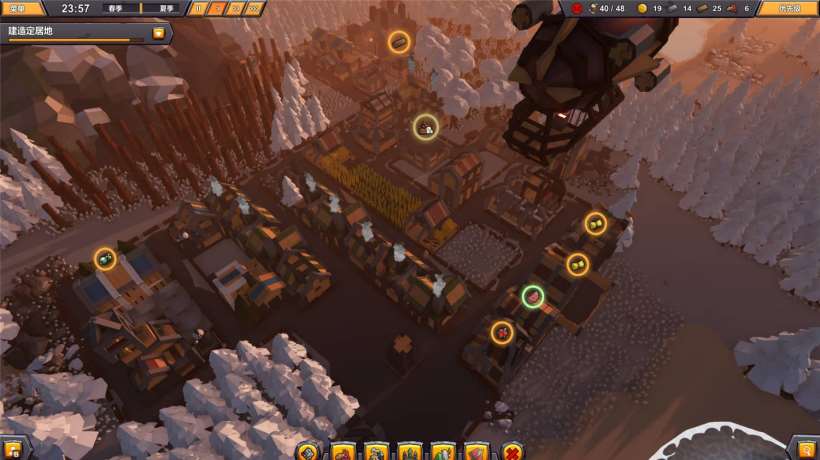Click the green-ringed watermelon building marker
The height and width of the screenshot is (460, 820).
533,296
